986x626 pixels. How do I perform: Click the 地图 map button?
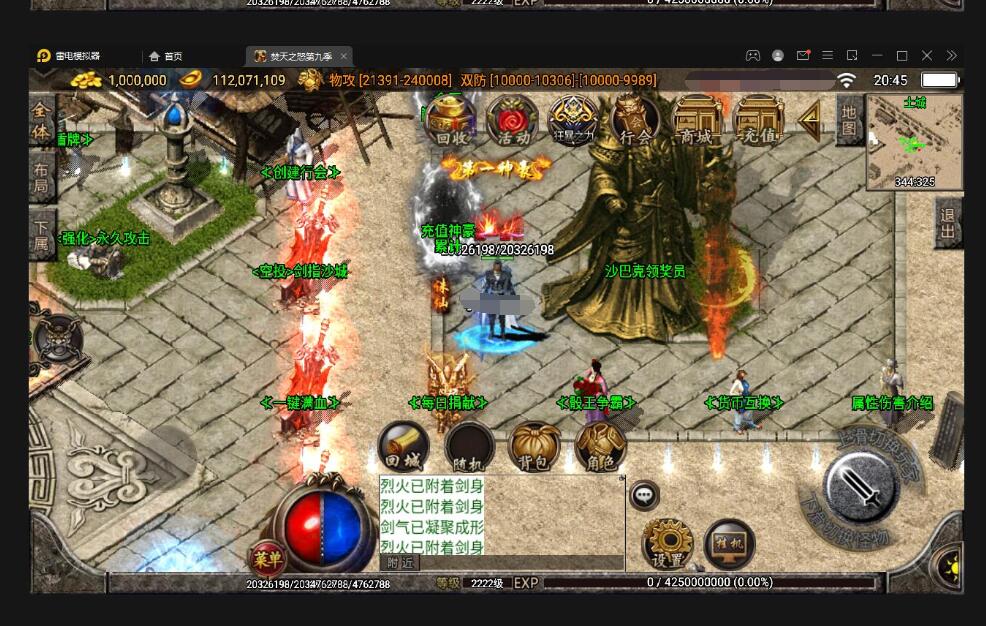[849, 119]
